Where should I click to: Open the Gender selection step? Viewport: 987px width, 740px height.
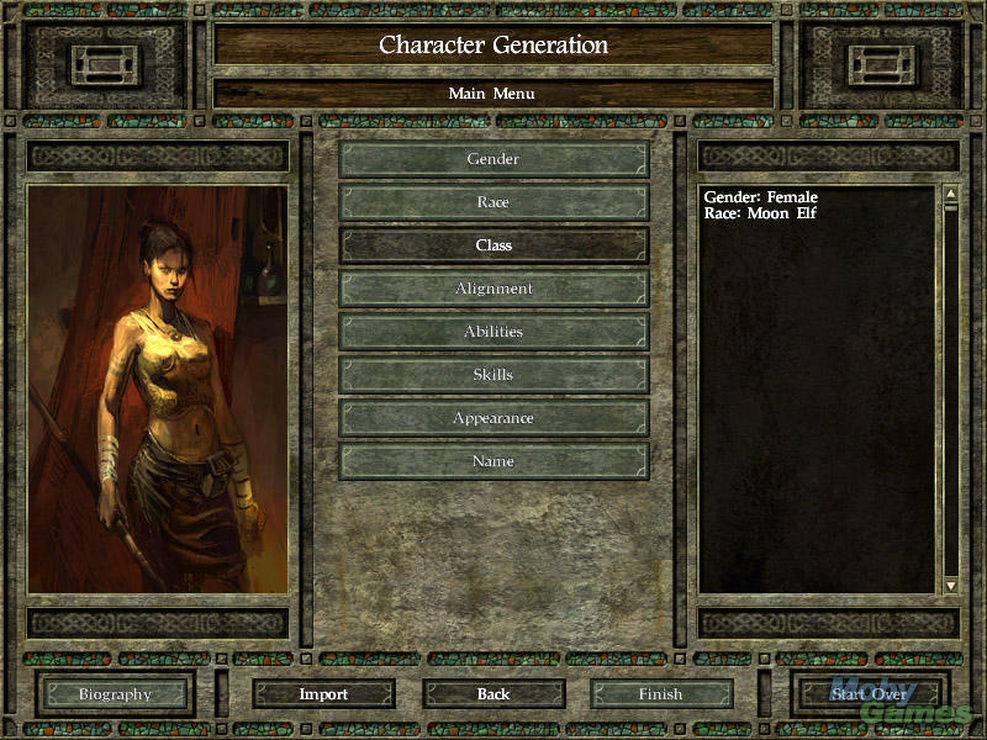click(x=493, y=159)
